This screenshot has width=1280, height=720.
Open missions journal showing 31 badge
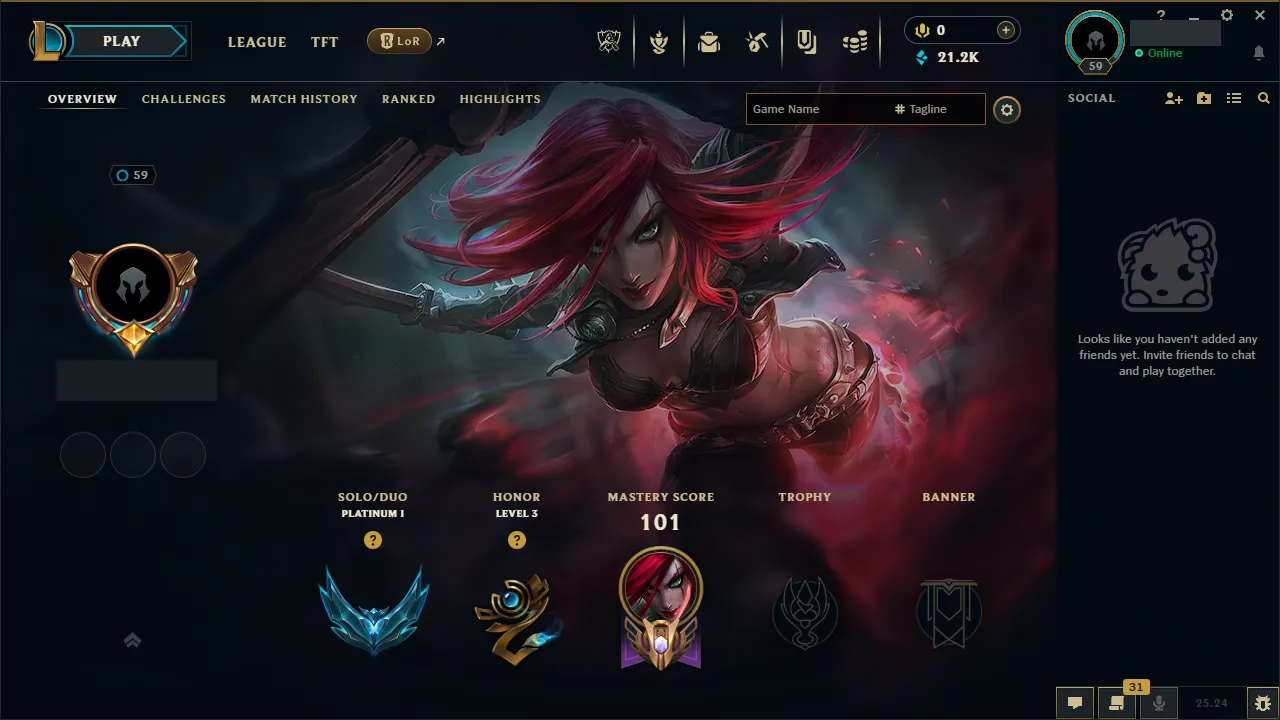click(x=1117, y=703)
